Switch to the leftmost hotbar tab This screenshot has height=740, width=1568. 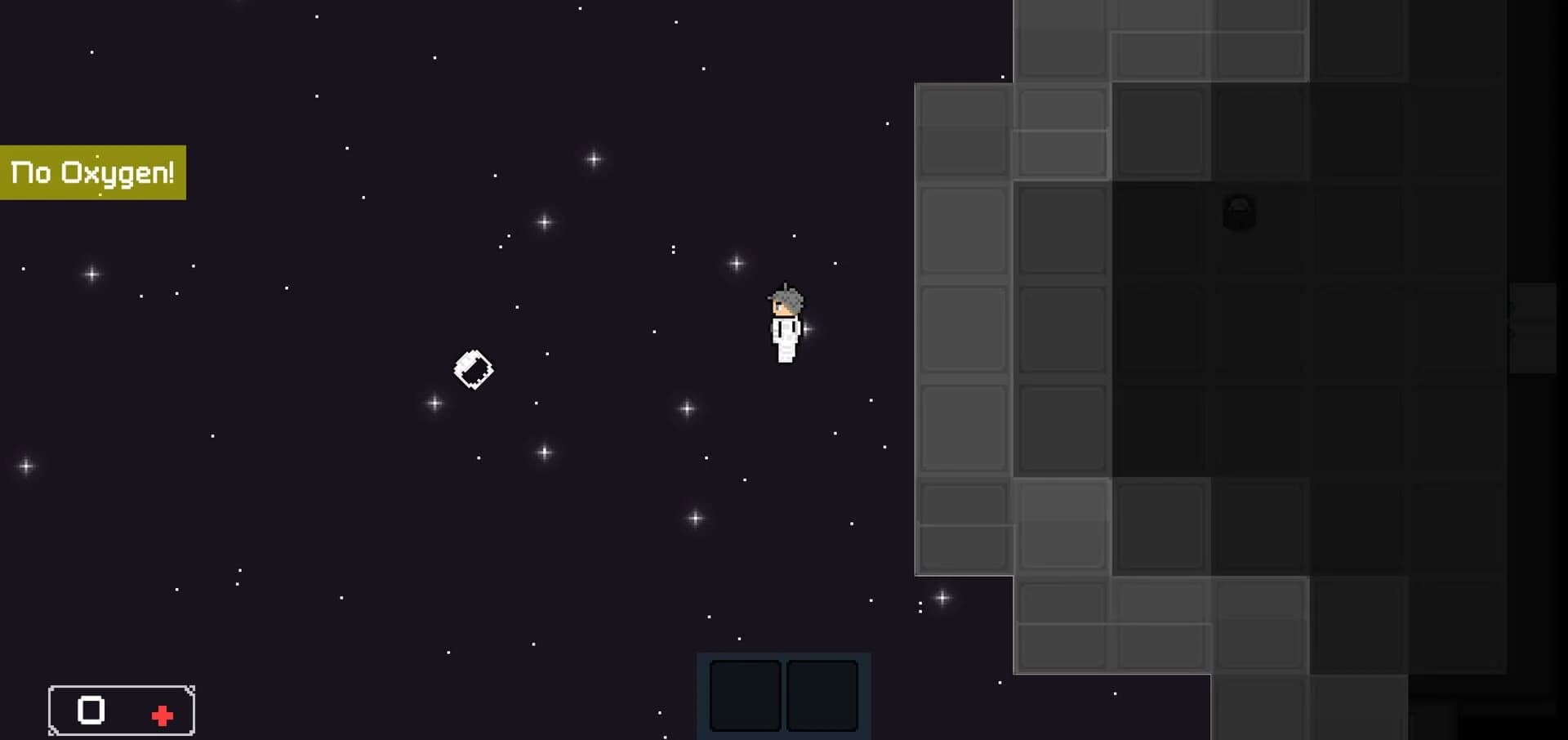coord(746,695)
